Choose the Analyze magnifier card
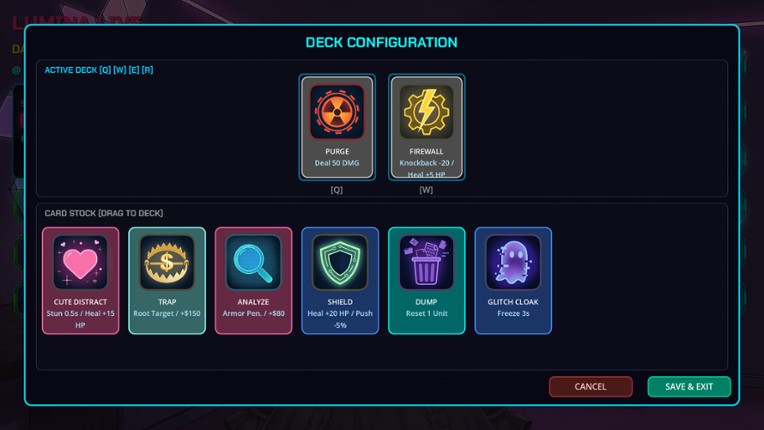 click(x=253, y=280)
